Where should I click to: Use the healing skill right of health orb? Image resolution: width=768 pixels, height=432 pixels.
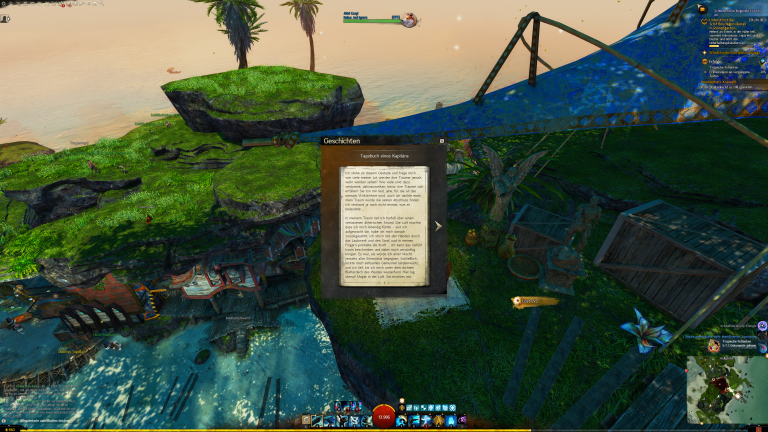pyautogui.click(x=404, y=420)
